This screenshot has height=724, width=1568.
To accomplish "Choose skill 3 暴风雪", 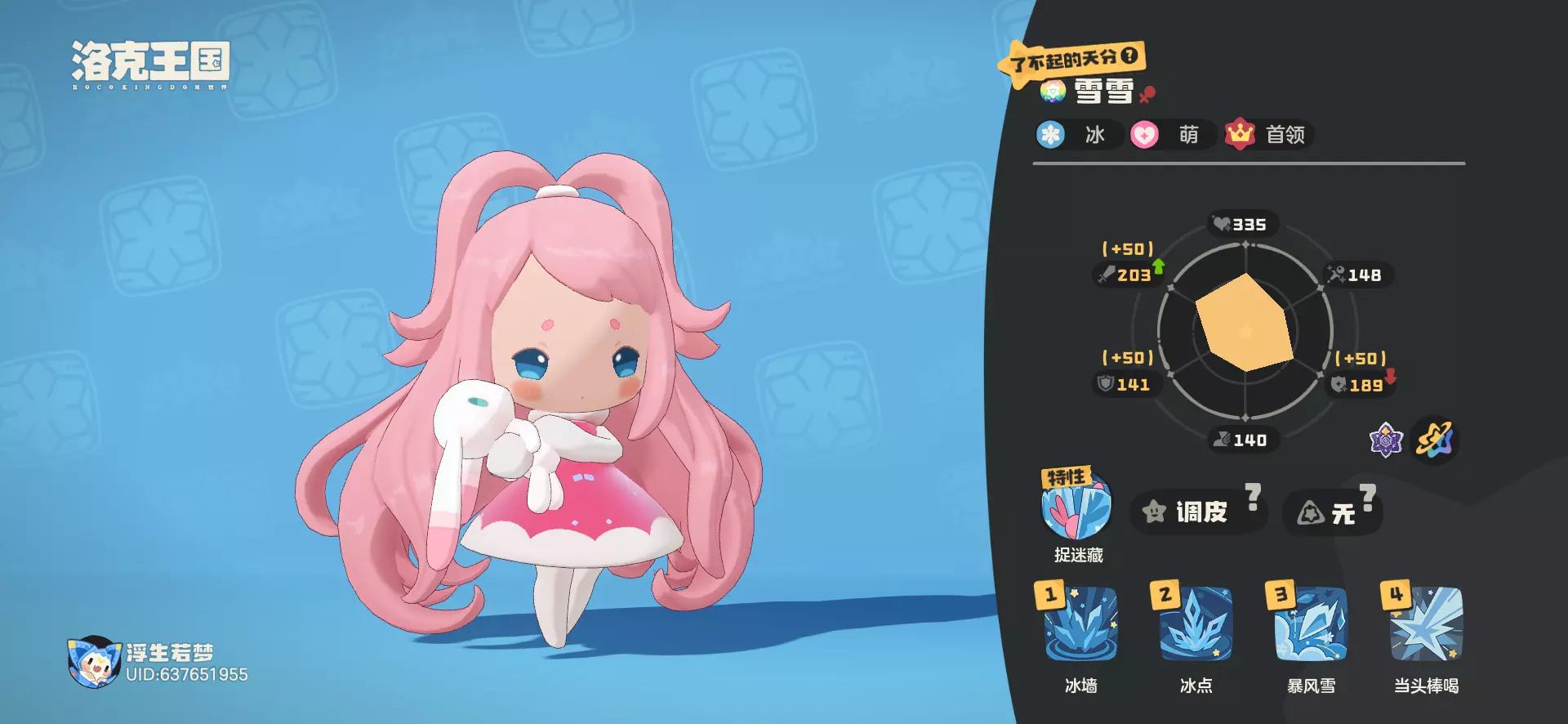I will [x=1311, y=625].
